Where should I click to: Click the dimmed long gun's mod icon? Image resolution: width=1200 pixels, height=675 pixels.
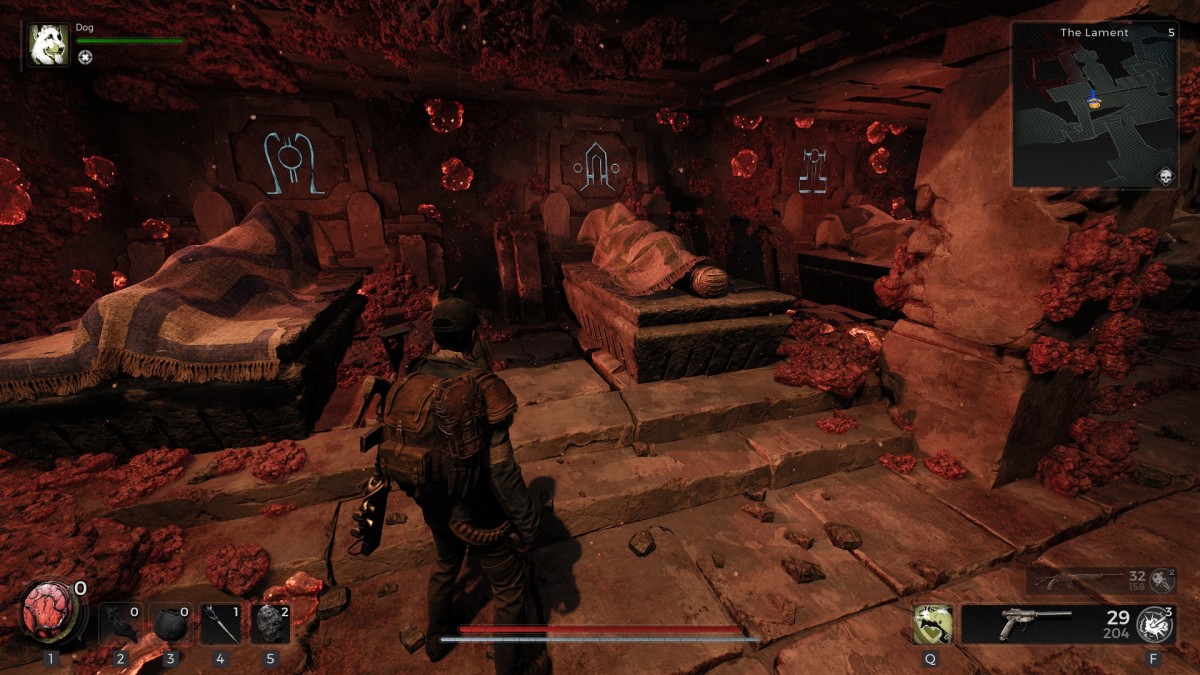click(x=1162, y=580)
